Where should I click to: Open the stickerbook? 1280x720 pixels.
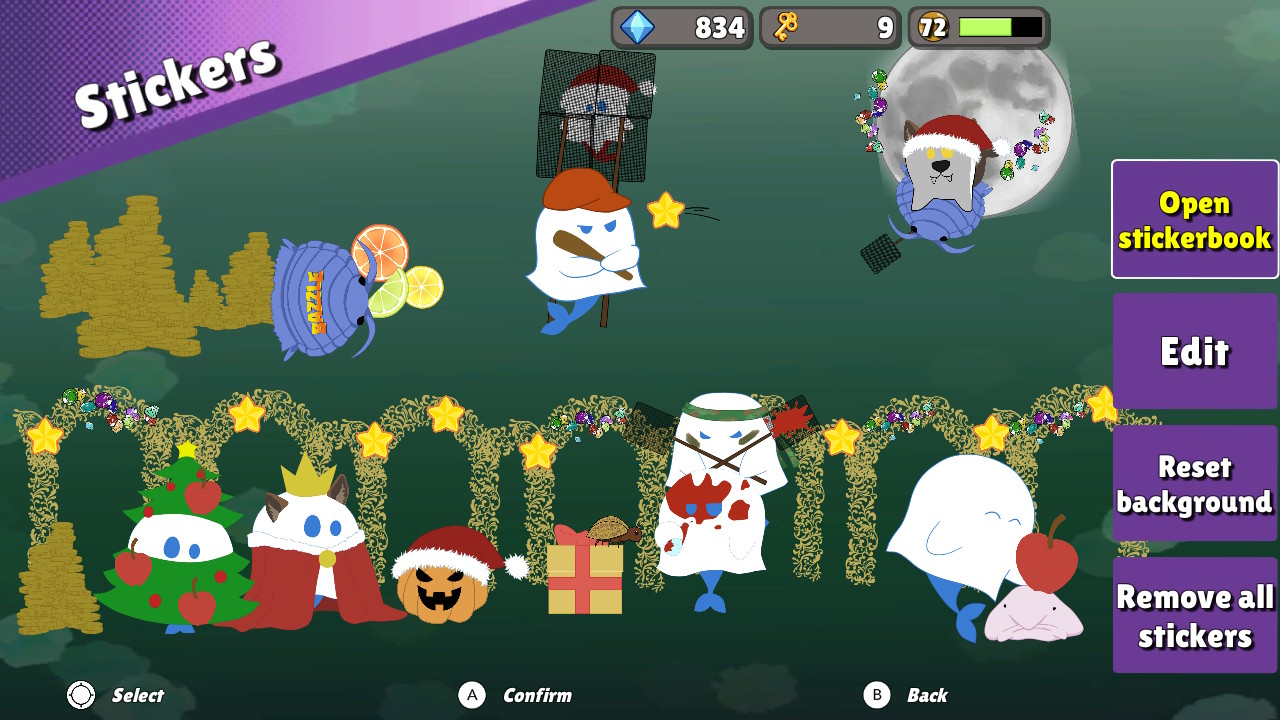[x=1194, y=218]
